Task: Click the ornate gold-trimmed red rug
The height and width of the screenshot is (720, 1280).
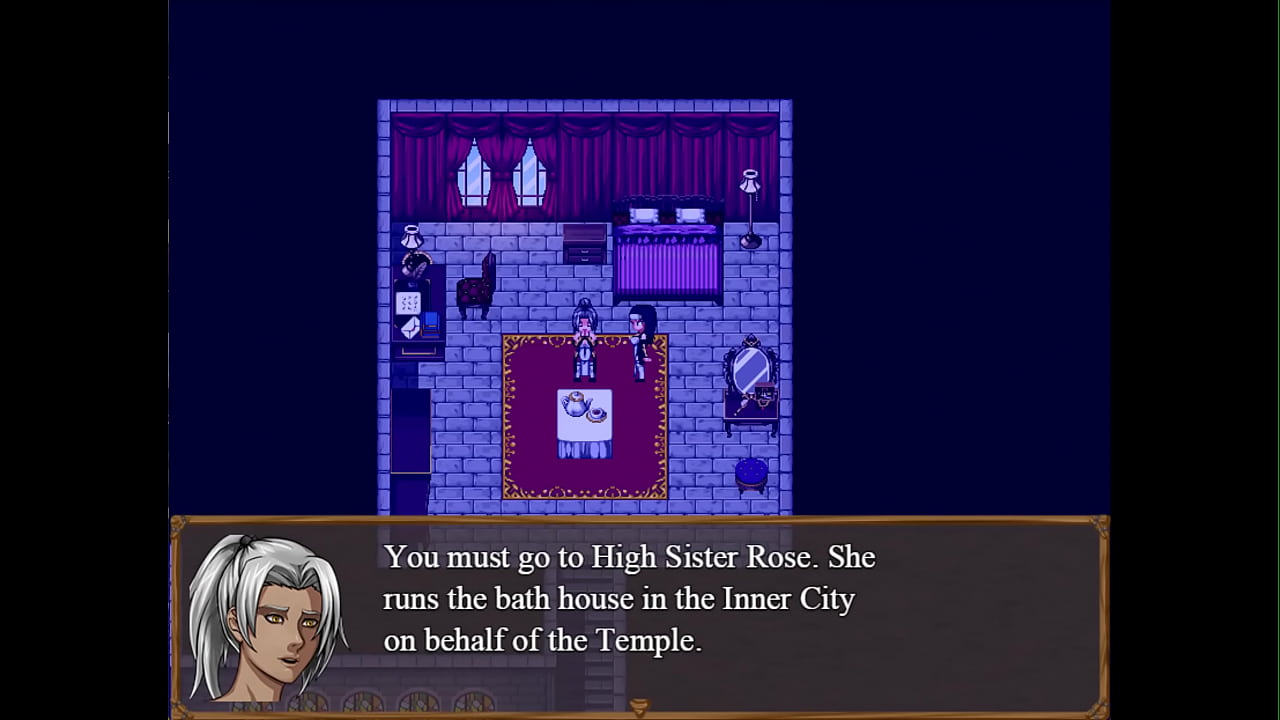Action: [530, 460]
